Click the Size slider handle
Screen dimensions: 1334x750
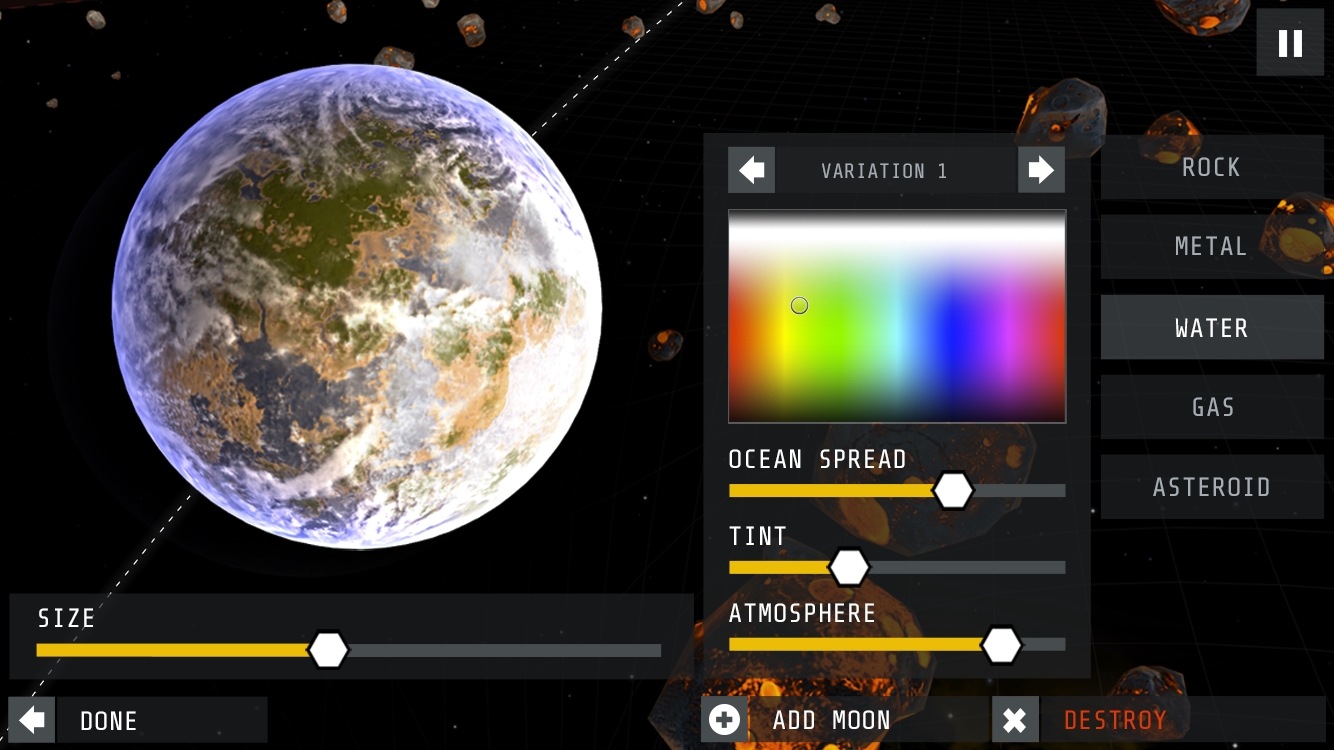[x=328, y=650]
